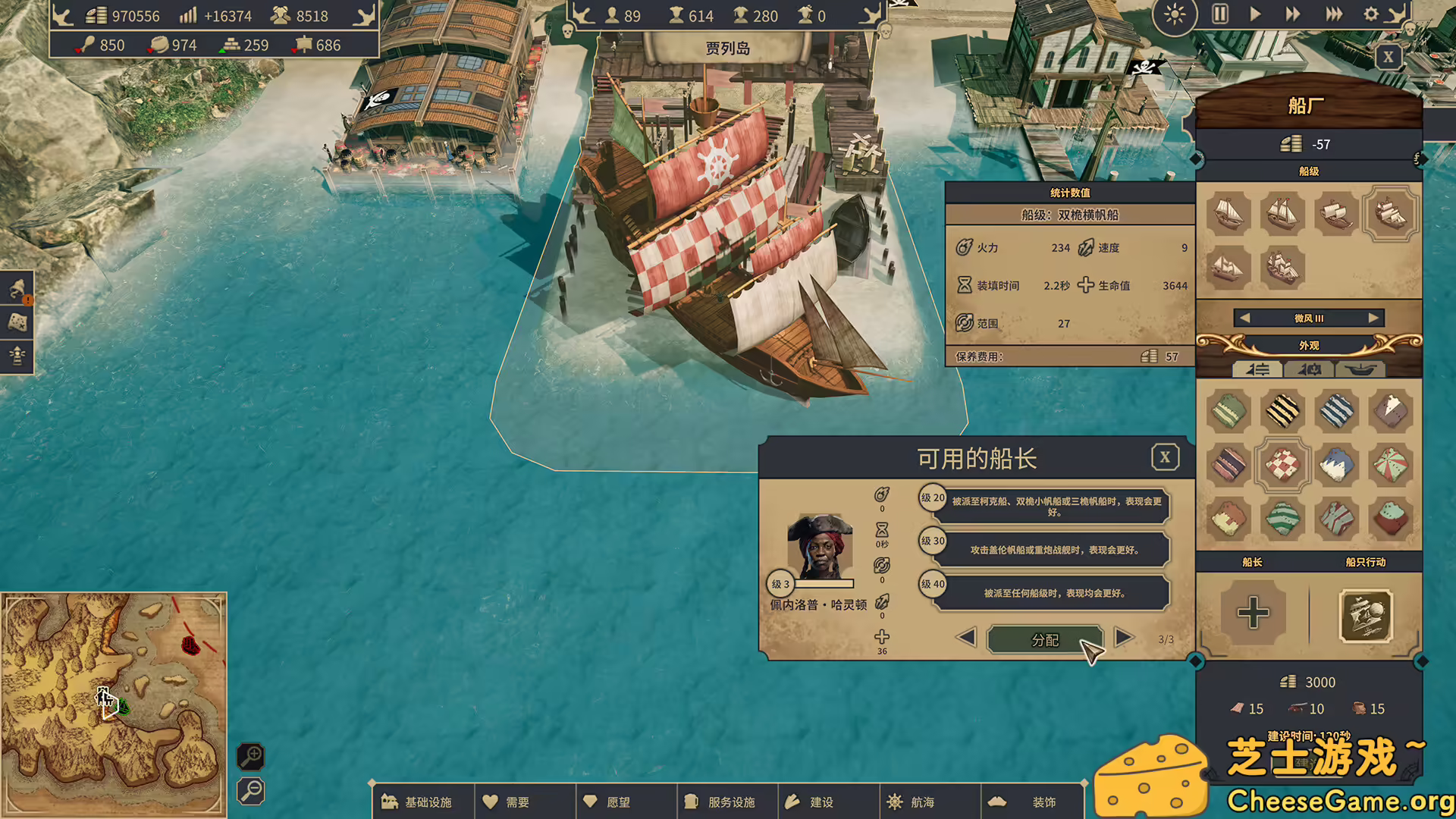This screenshot has height=819, width=1456.
Task: Advance to next captain with the right arrow
Action: click(x=1123, y=639)
